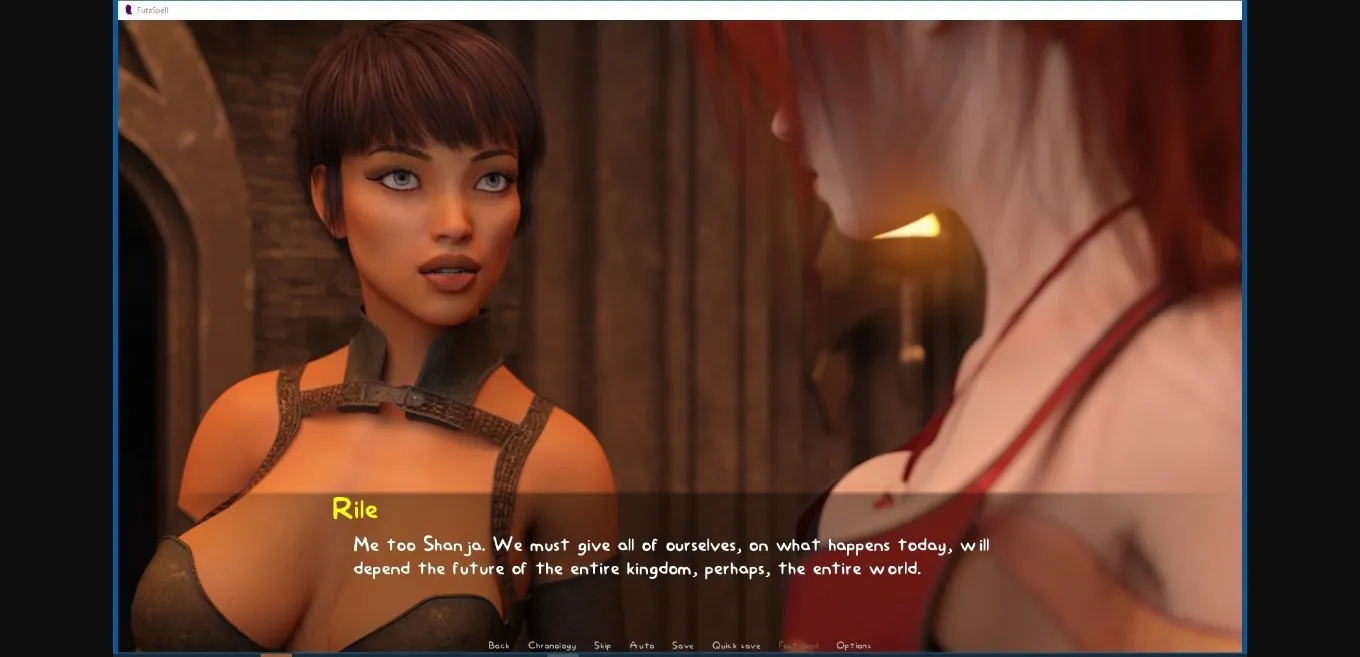
Task: Skip through the dialogue
Action: tap(602, 646)
